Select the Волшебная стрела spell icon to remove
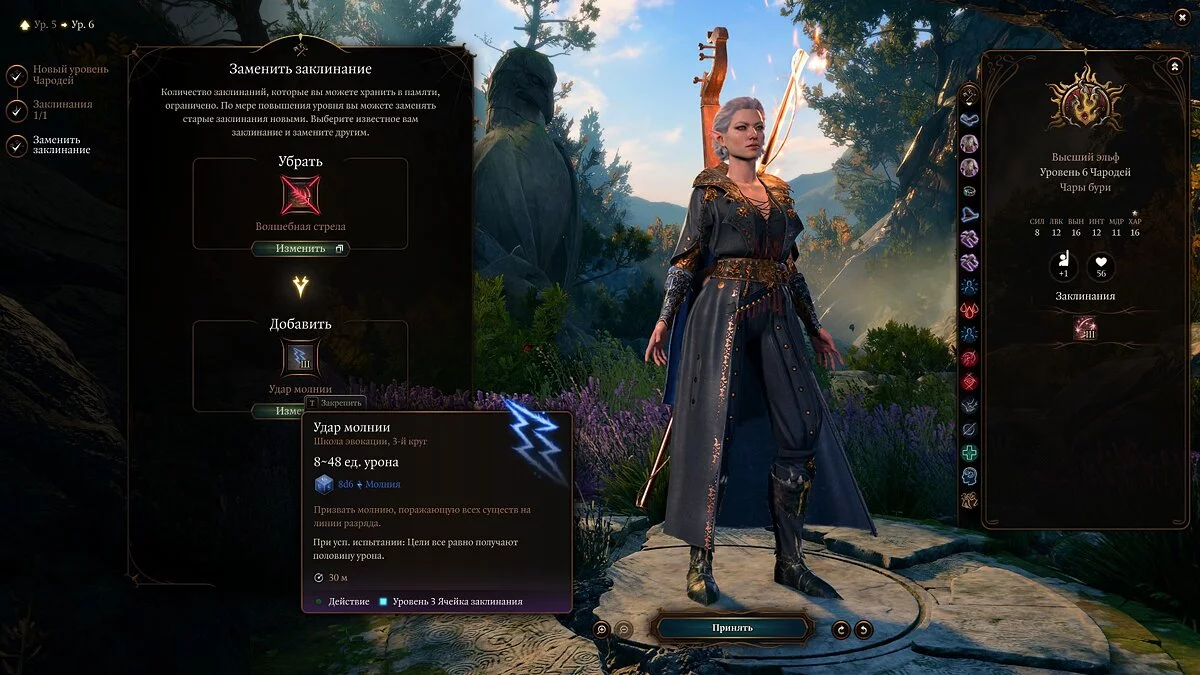This screenshot has height=675, width=1200. [300, 195]
